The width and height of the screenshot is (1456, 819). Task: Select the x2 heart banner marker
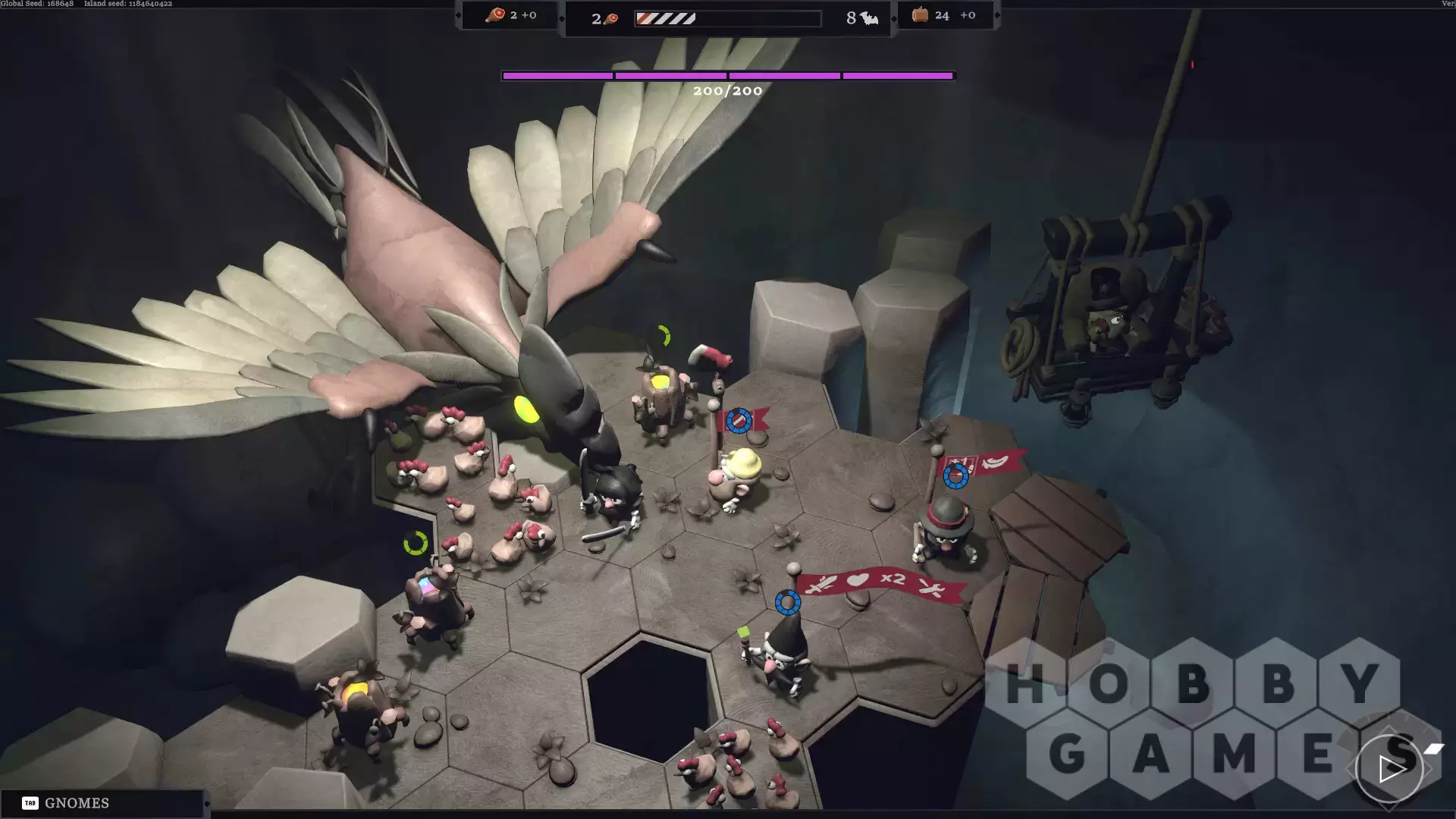click(x=880, y=582)
